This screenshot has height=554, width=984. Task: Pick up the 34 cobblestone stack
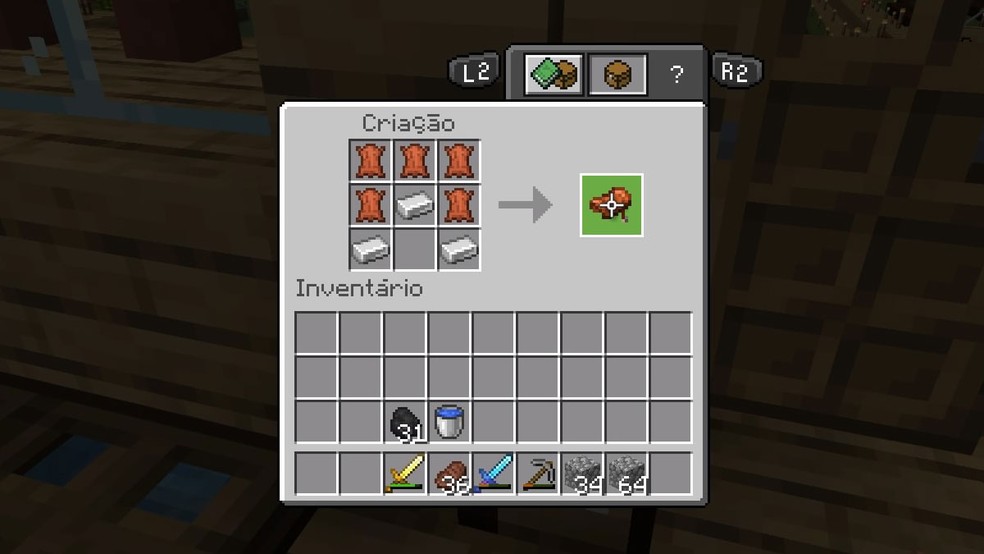[x=581, y=472]
